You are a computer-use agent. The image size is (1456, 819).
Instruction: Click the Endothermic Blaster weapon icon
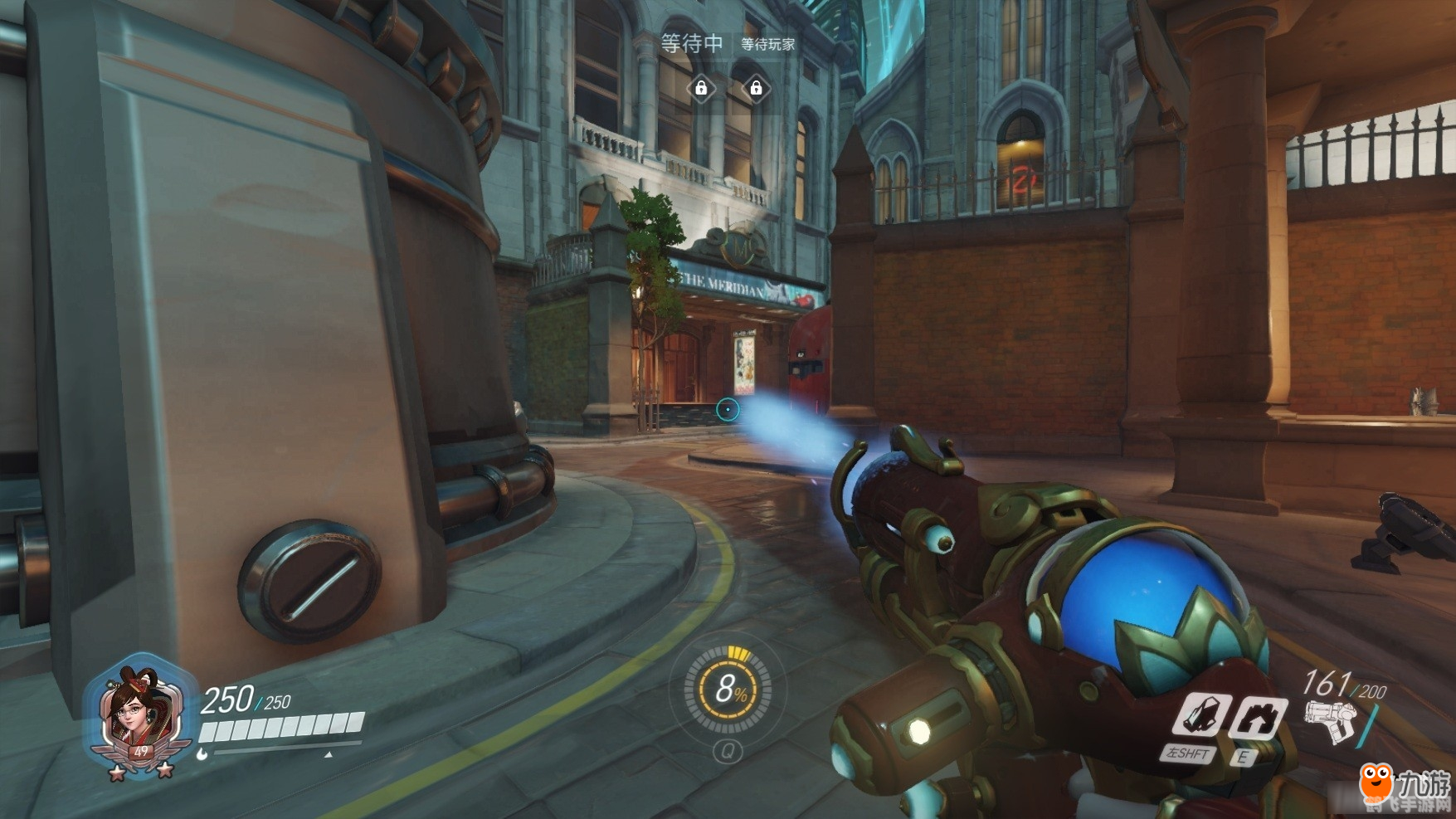tap(1329, 719)
